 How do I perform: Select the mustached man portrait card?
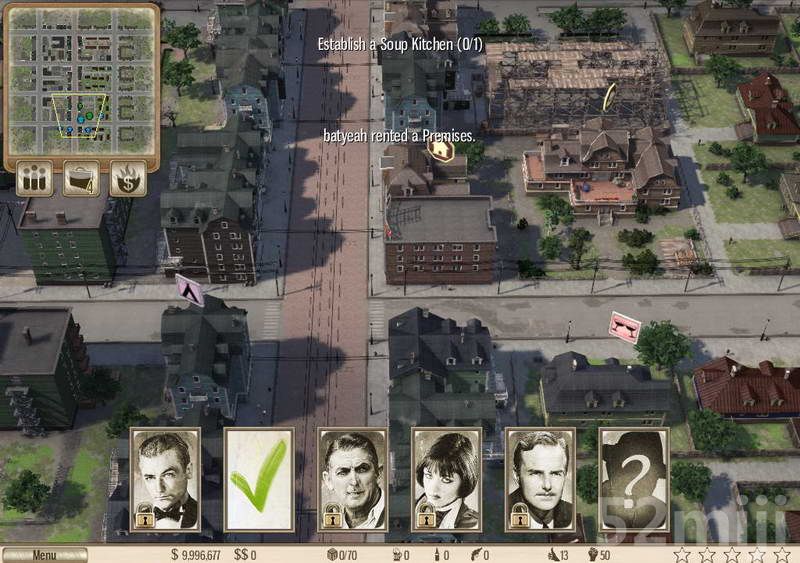541,480
